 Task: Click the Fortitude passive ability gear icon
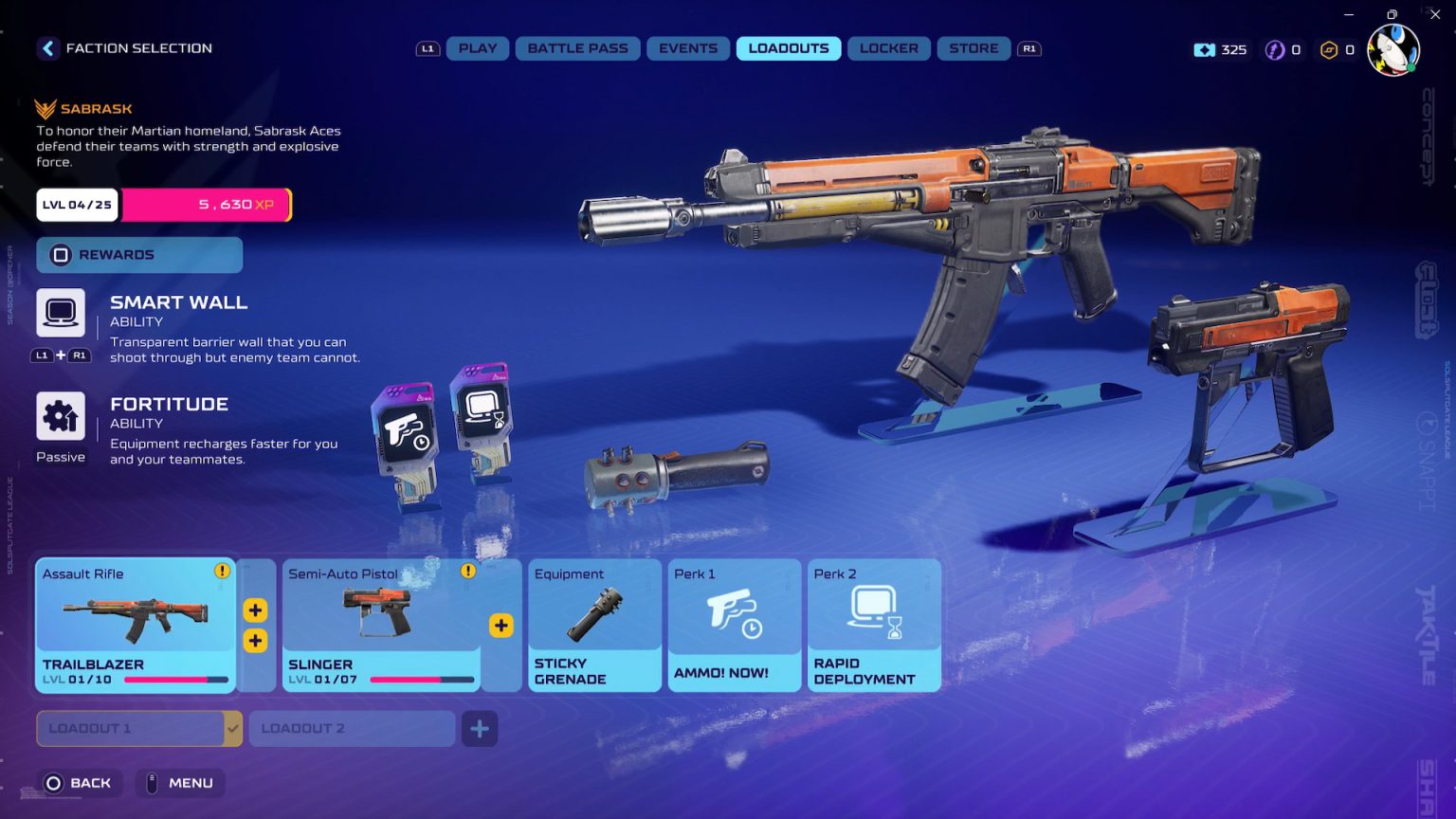(x=61, y=414)
